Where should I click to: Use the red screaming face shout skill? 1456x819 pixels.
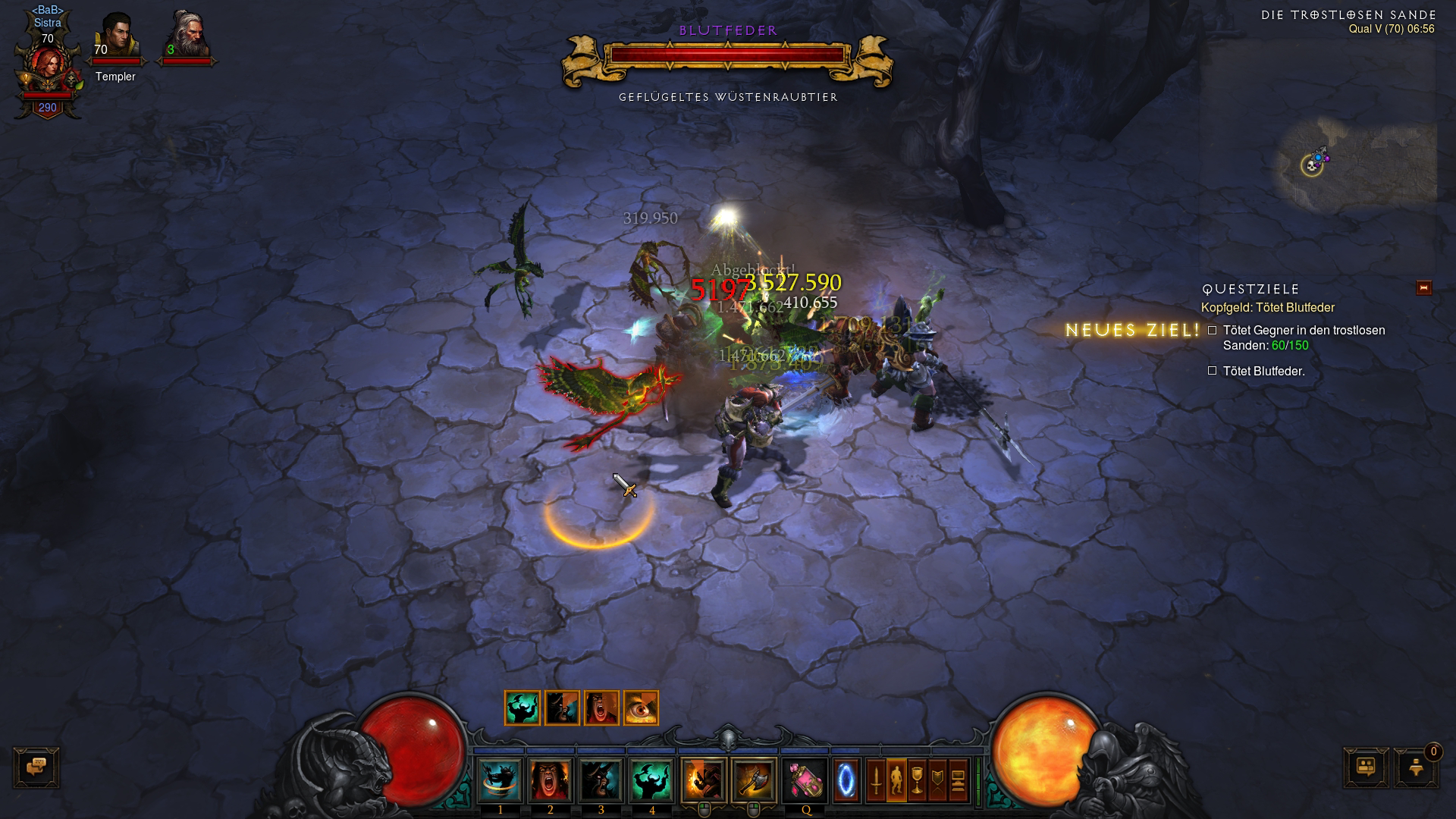pyautogui.click(x=551, y=780)
